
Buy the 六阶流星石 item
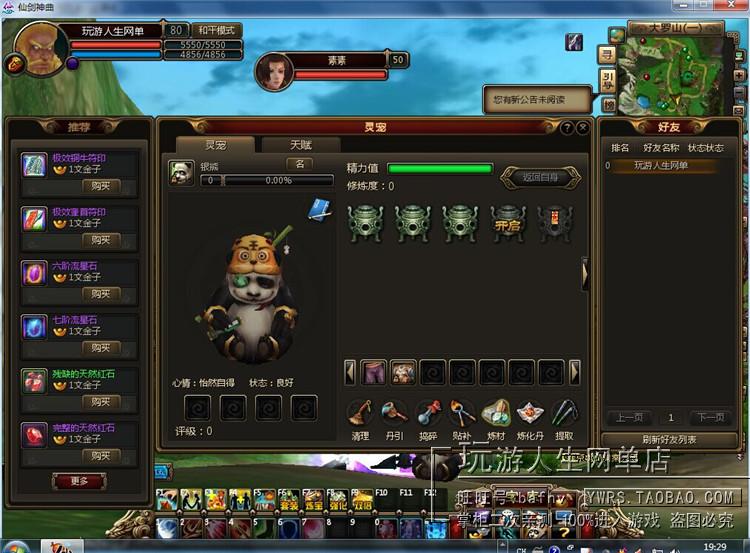click(100, 294)
